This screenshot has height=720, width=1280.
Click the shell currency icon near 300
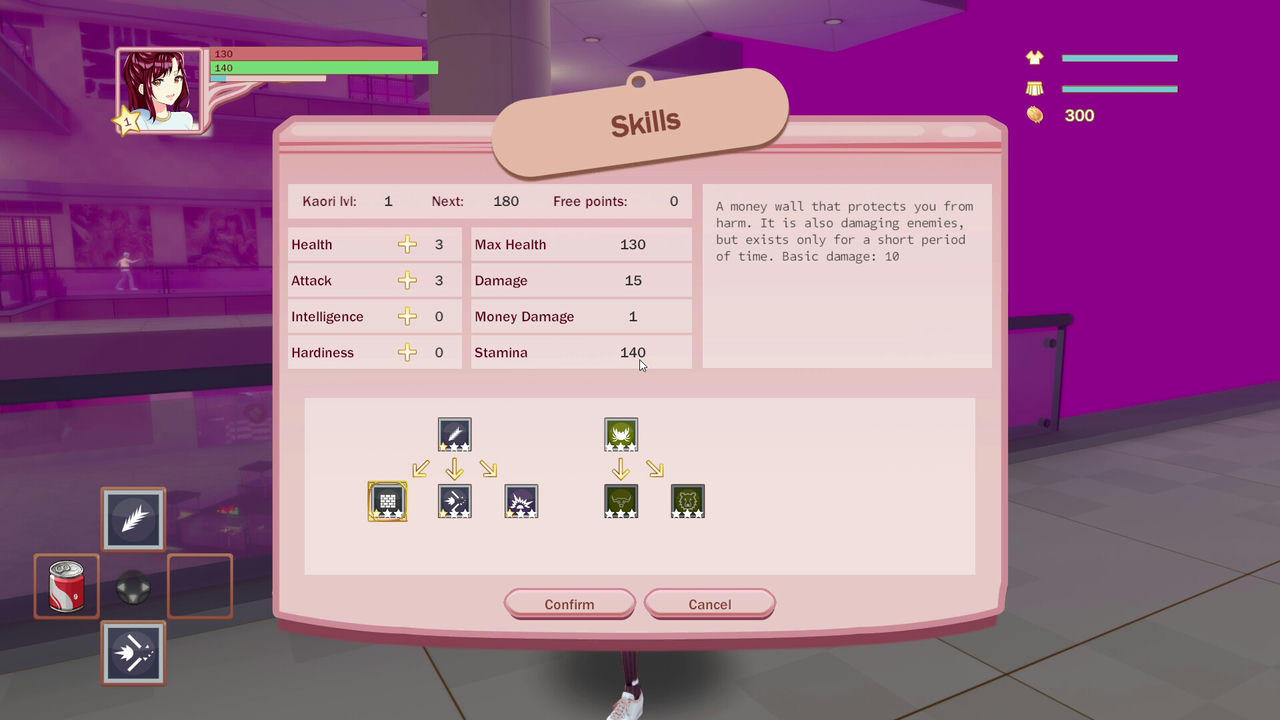pos(1035,115)
